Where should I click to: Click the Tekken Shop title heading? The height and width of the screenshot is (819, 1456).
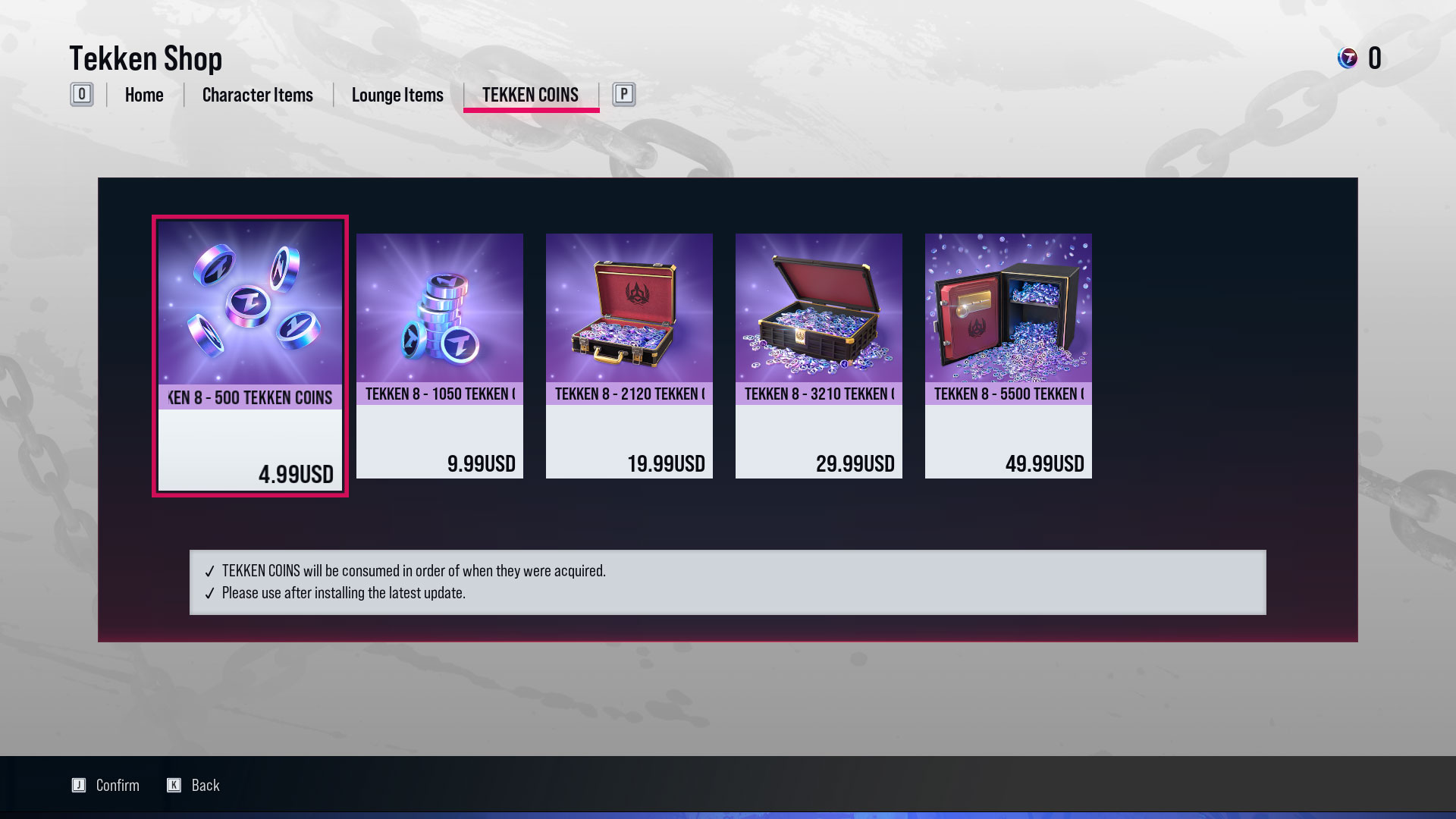click(x=146, y=58)
